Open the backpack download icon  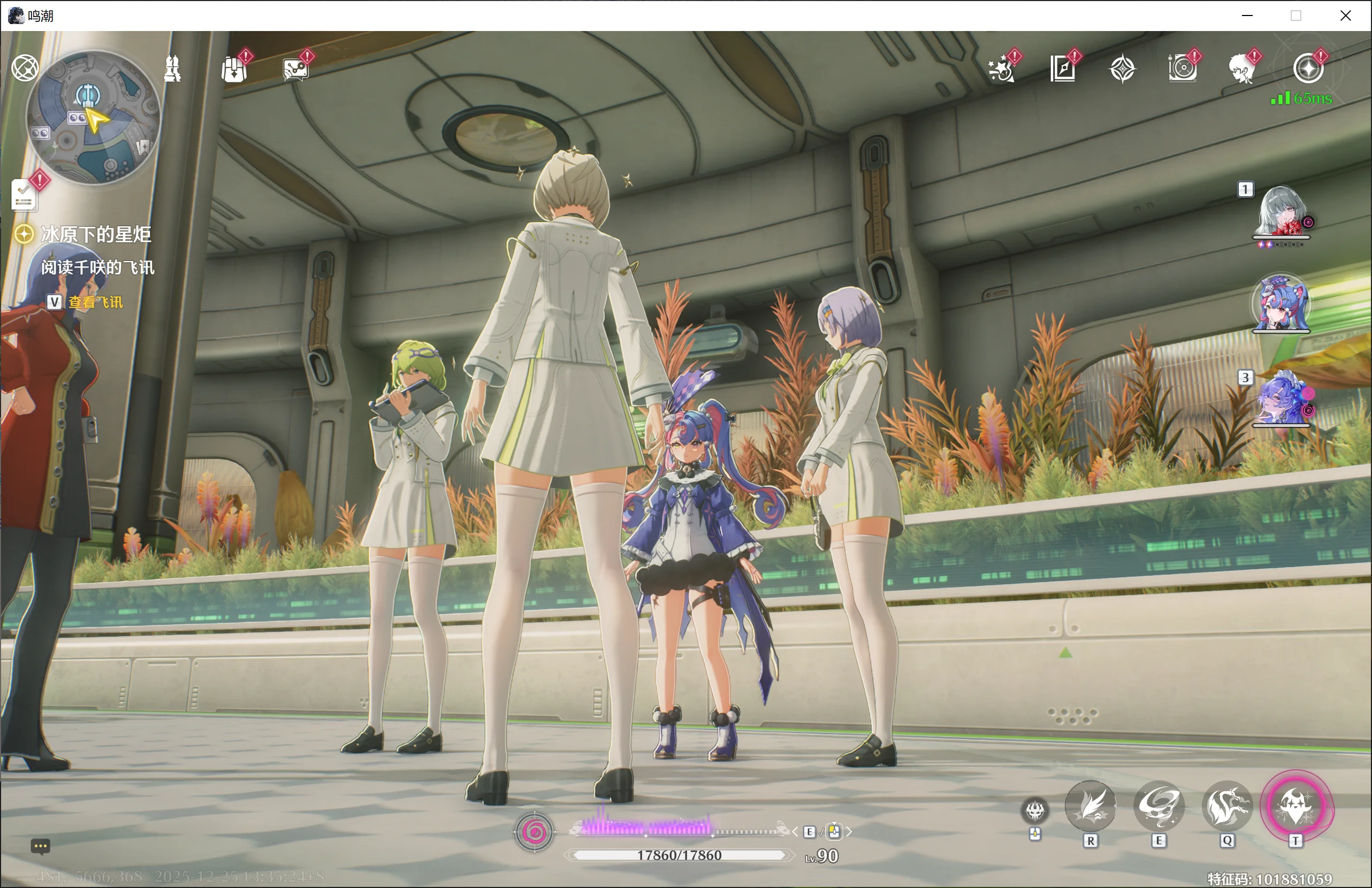tap(234, 70)
